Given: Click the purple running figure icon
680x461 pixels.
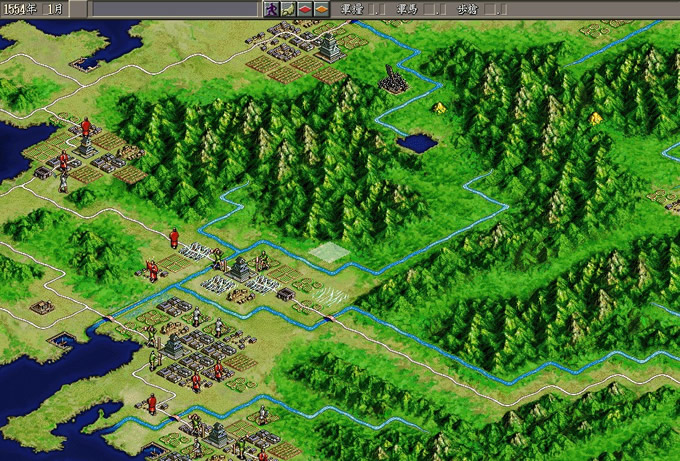Looking at the screenshot, I should (270, 9).
